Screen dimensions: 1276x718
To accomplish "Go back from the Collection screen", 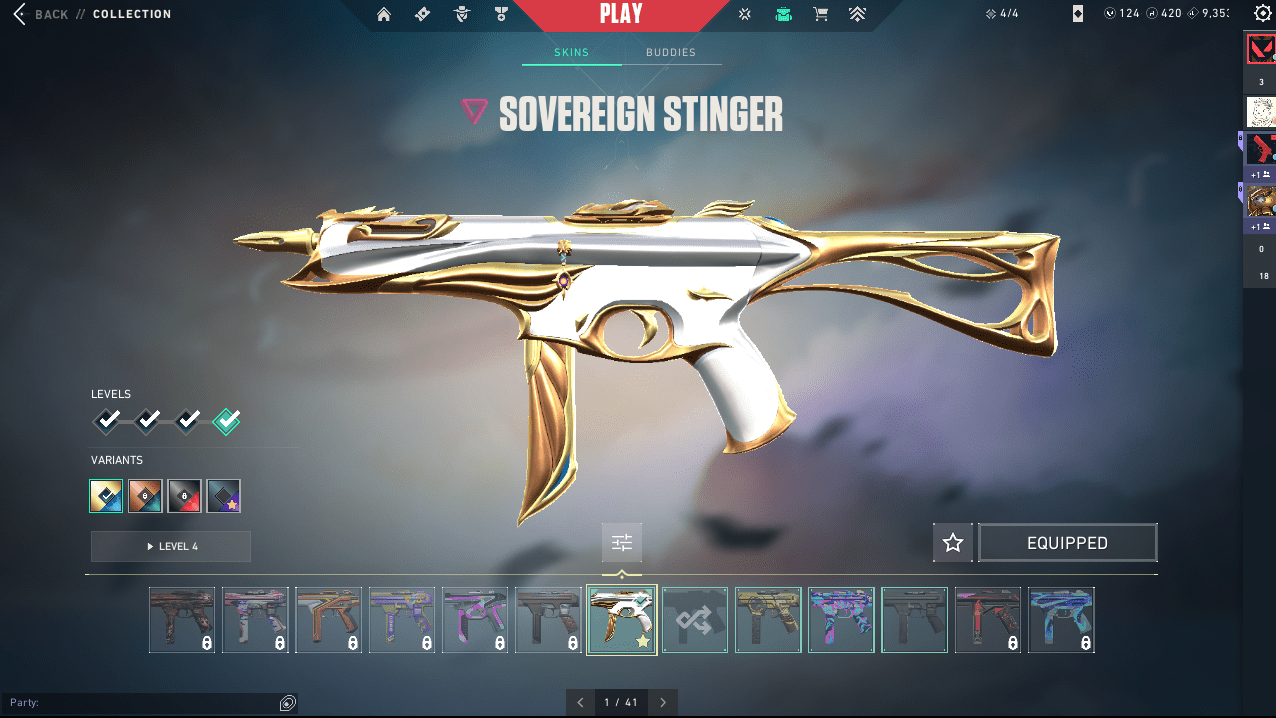I will click(x=40, y=14).
